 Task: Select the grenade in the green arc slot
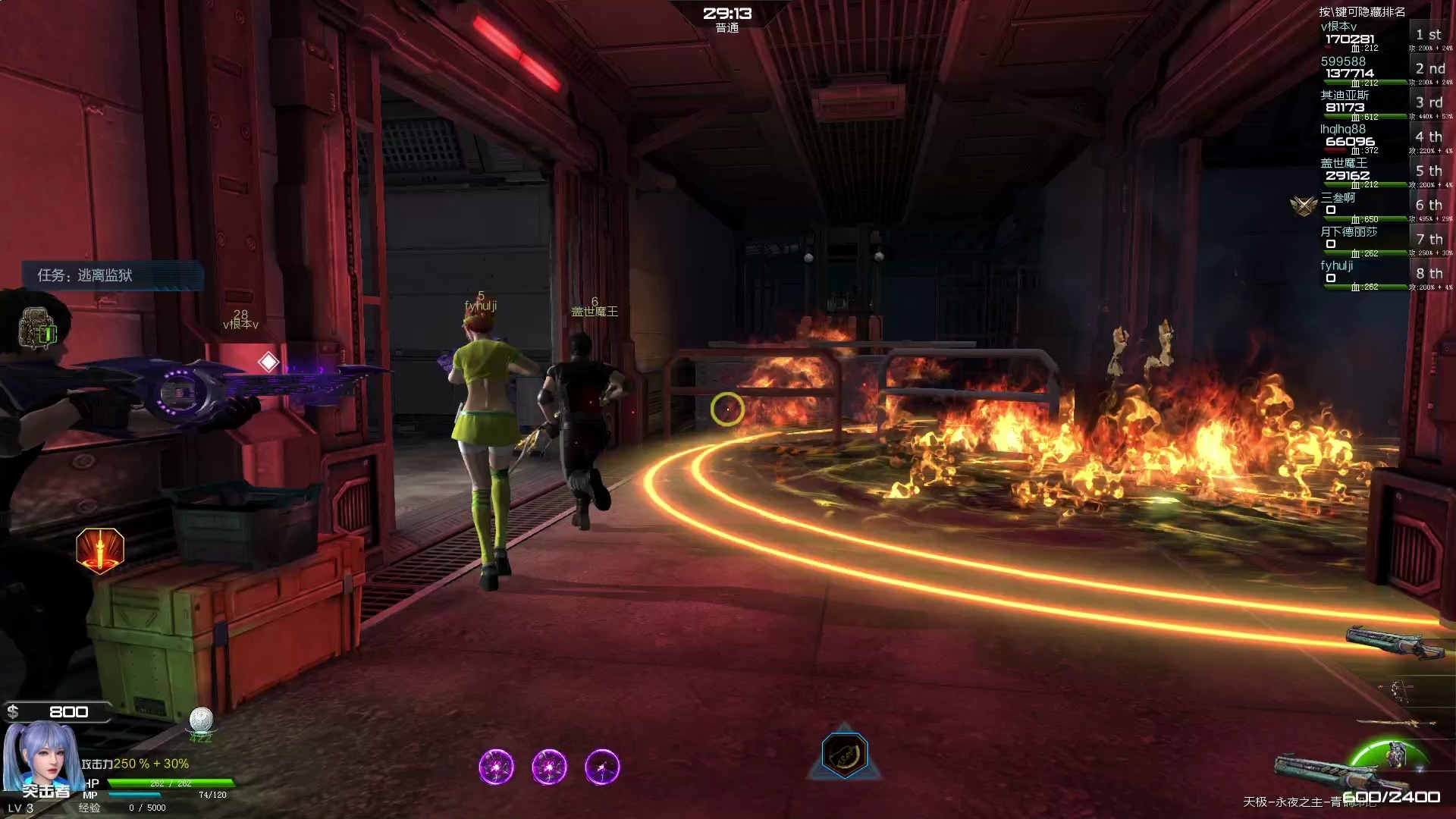pyautogui.click(x=1395, y=755)
